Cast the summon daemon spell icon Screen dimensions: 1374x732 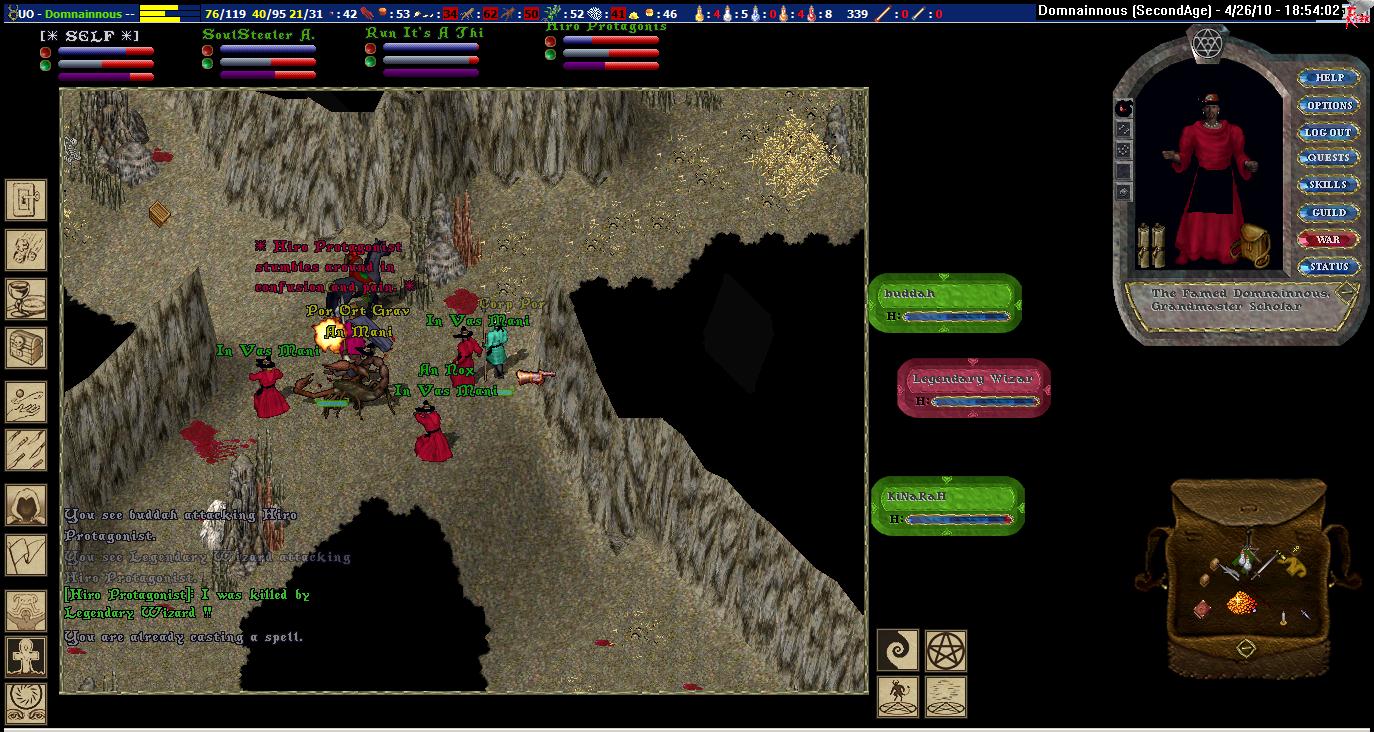[897, 697]
